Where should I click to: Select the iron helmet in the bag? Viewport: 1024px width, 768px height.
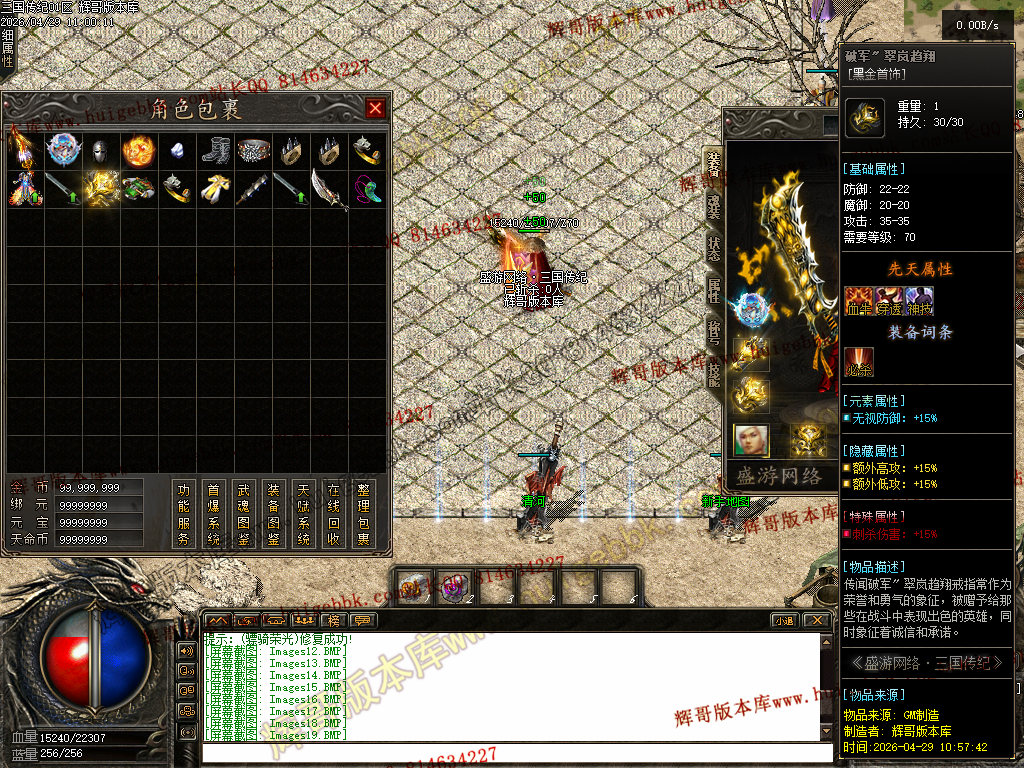[100, 152]
